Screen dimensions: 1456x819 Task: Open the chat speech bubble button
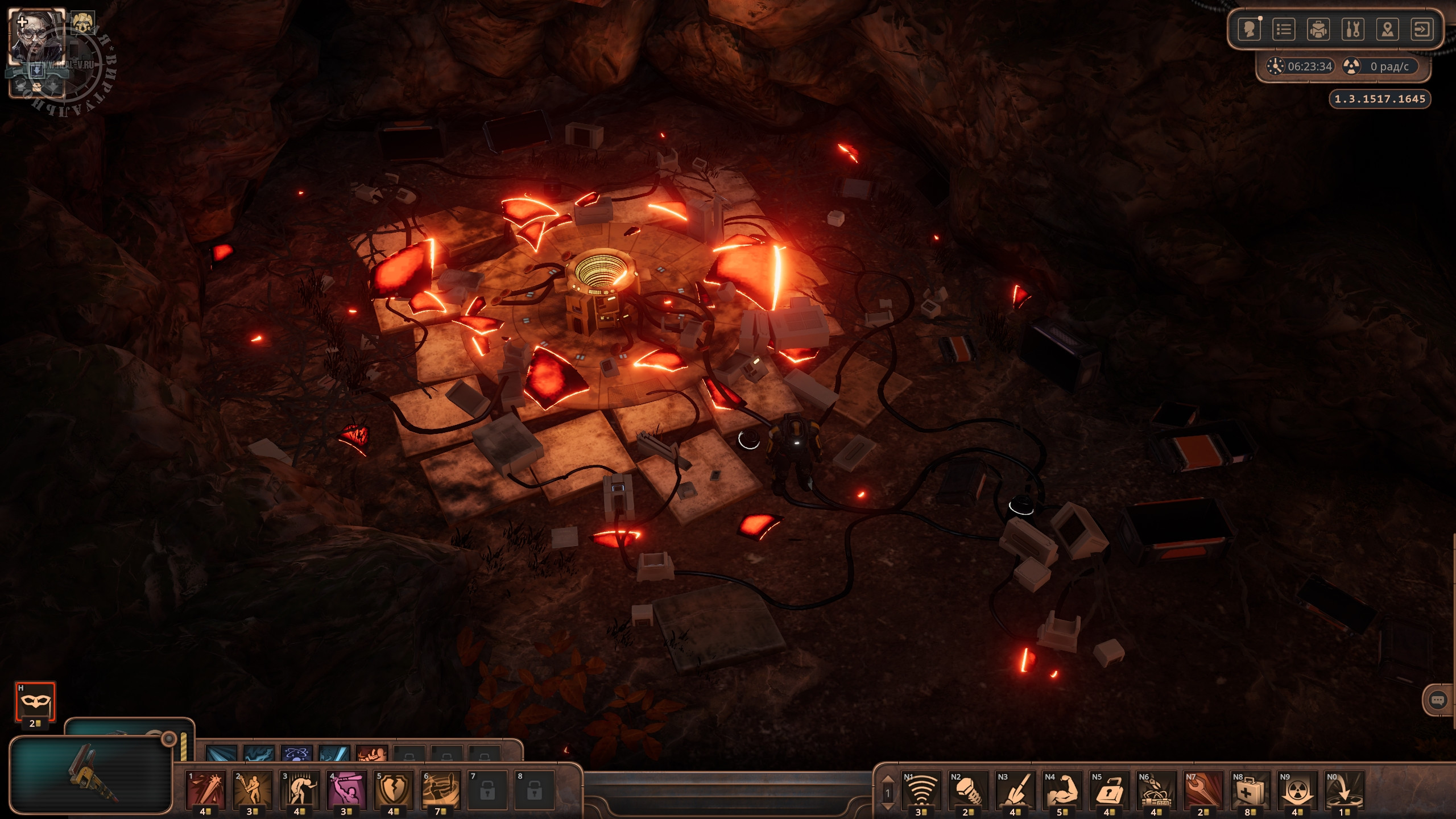[x=1437, y=700]
